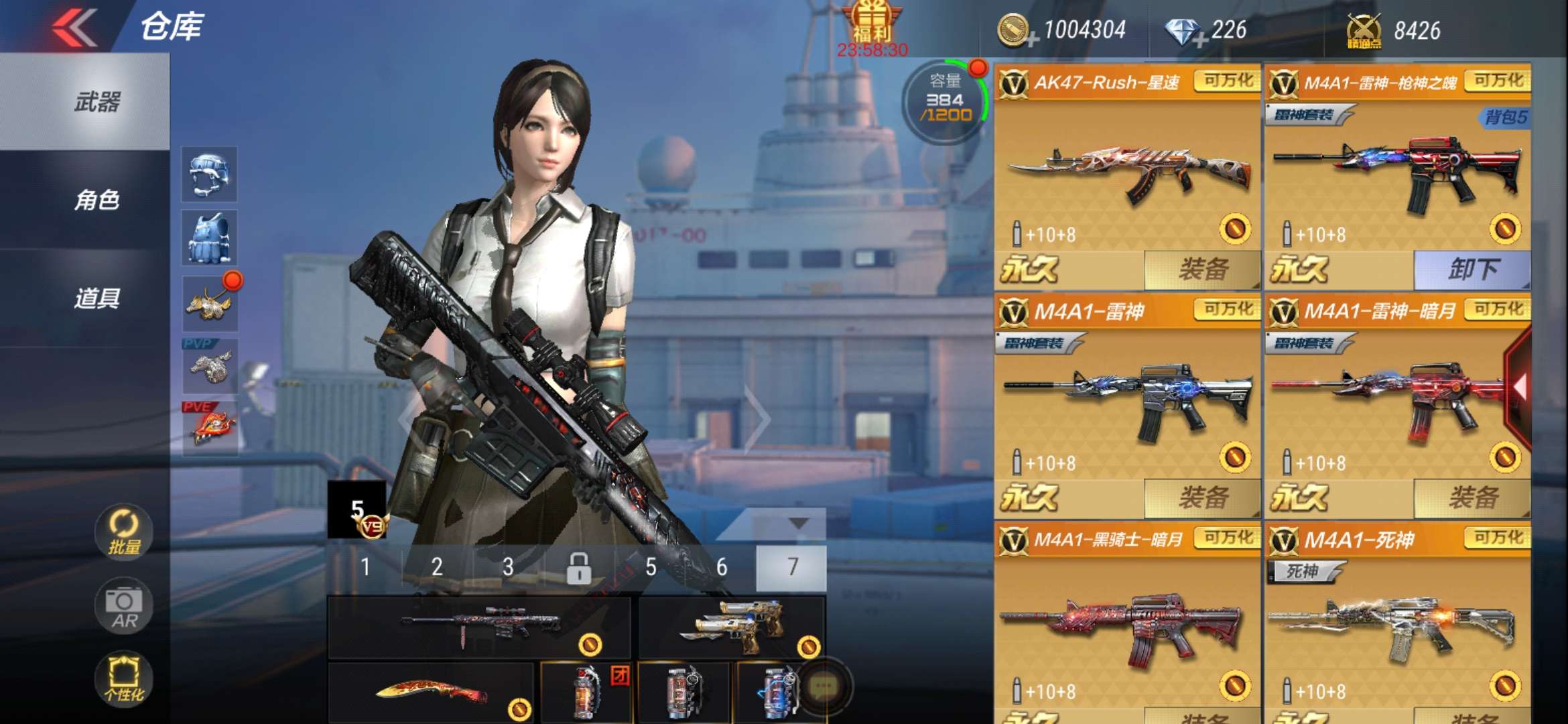The width and height of the screenshot is (1568, 724).
Task: Select the 道具 items tab
Action: coord(97,298)
